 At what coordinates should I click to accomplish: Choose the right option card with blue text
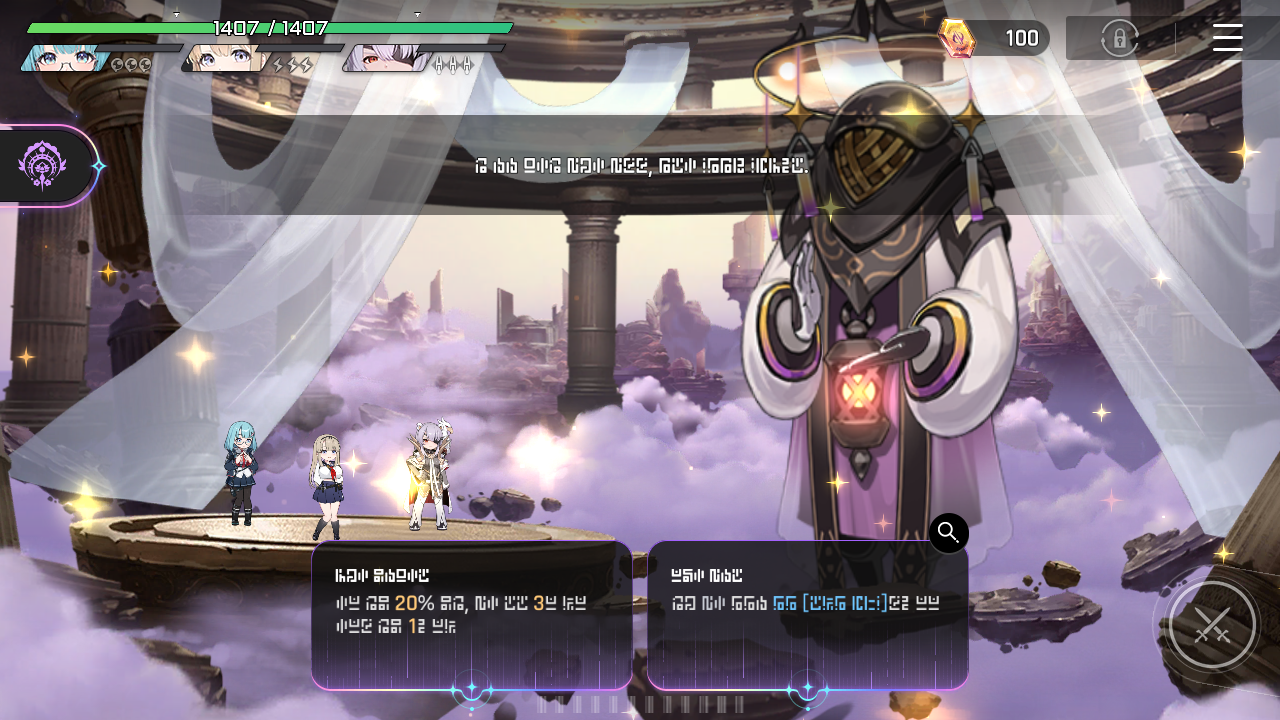coord(807,614)
